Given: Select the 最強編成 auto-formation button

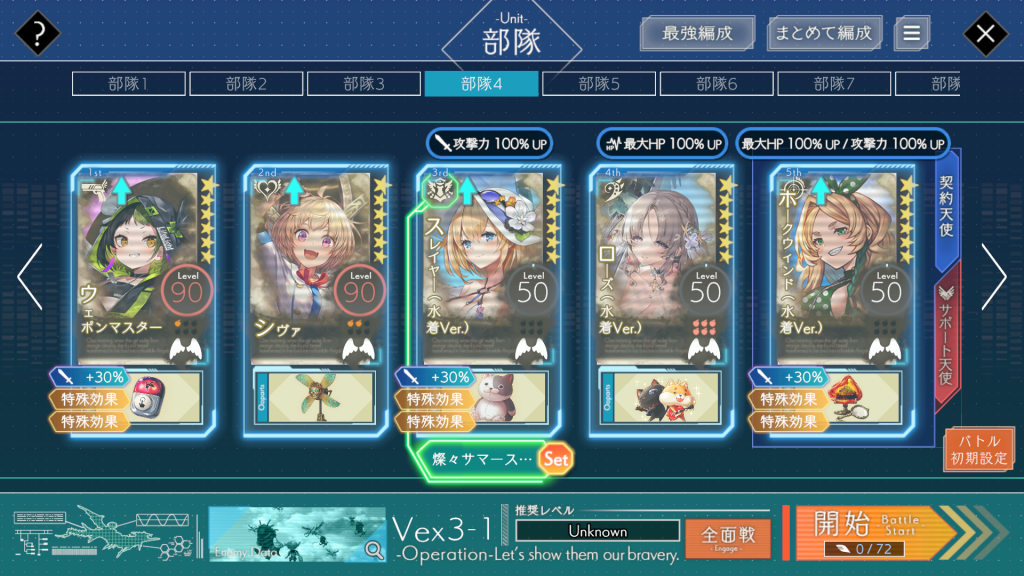Looking at the screenshot, I should point(697,33).
